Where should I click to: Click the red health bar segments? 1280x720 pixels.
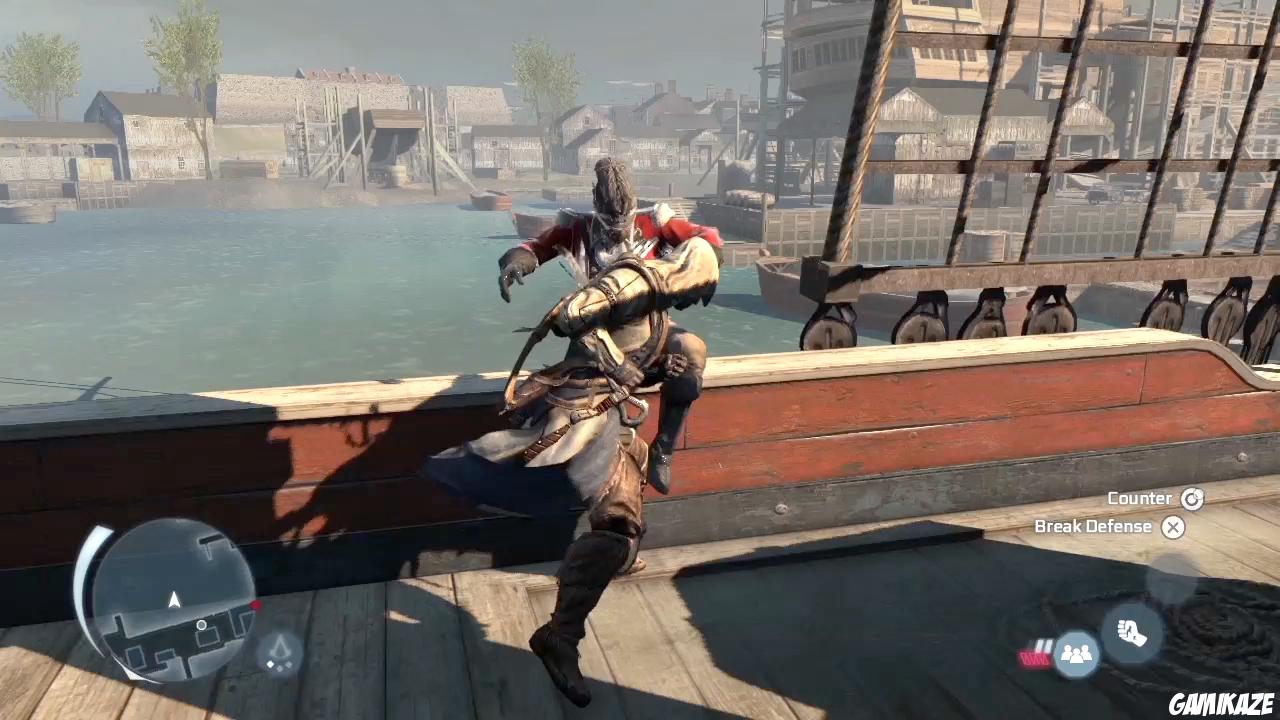coord(1035,656)
